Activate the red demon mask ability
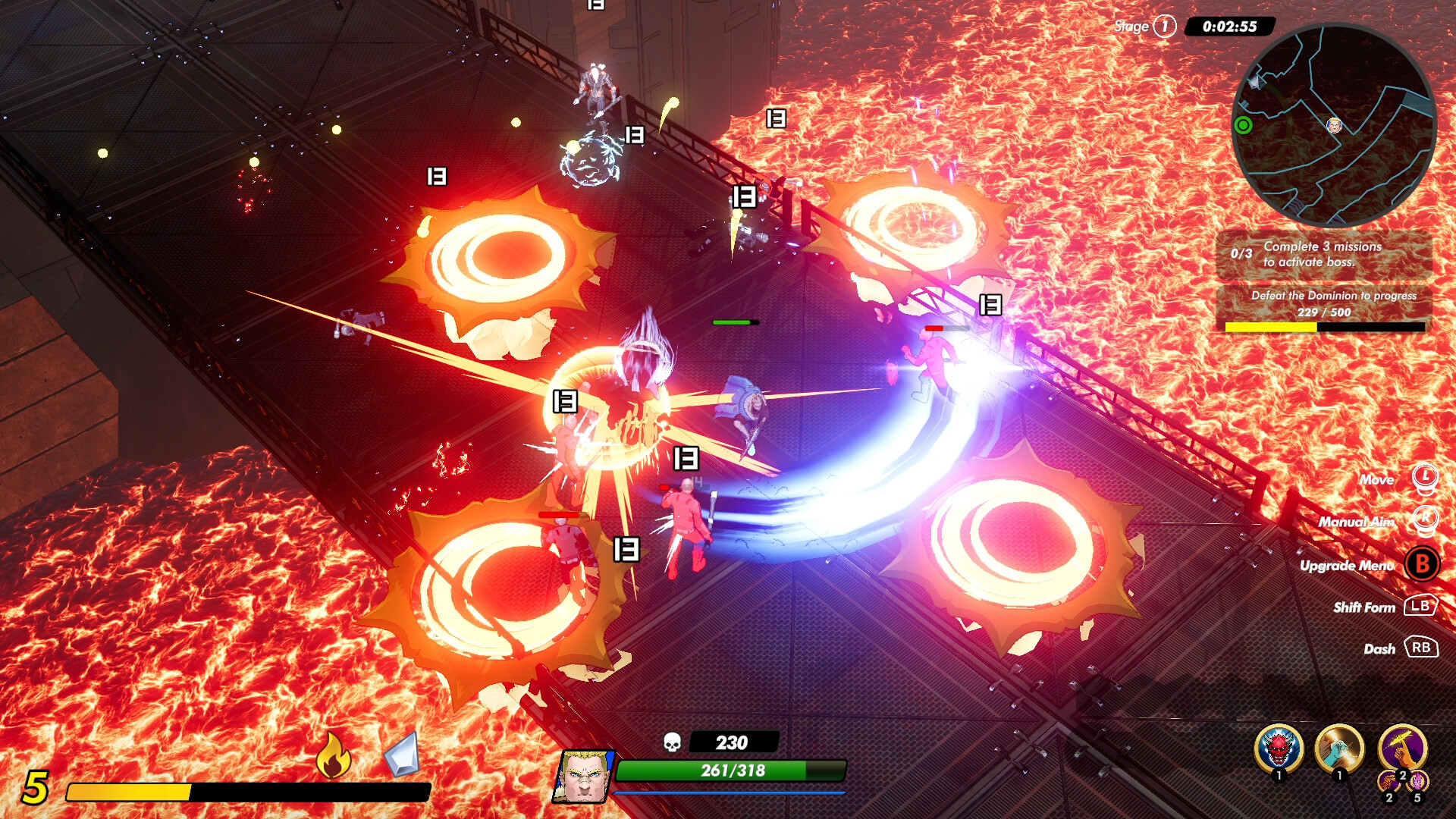The width and height of the screenshot is (1456, 819). pyautogui.click(x=1279, y=749)
